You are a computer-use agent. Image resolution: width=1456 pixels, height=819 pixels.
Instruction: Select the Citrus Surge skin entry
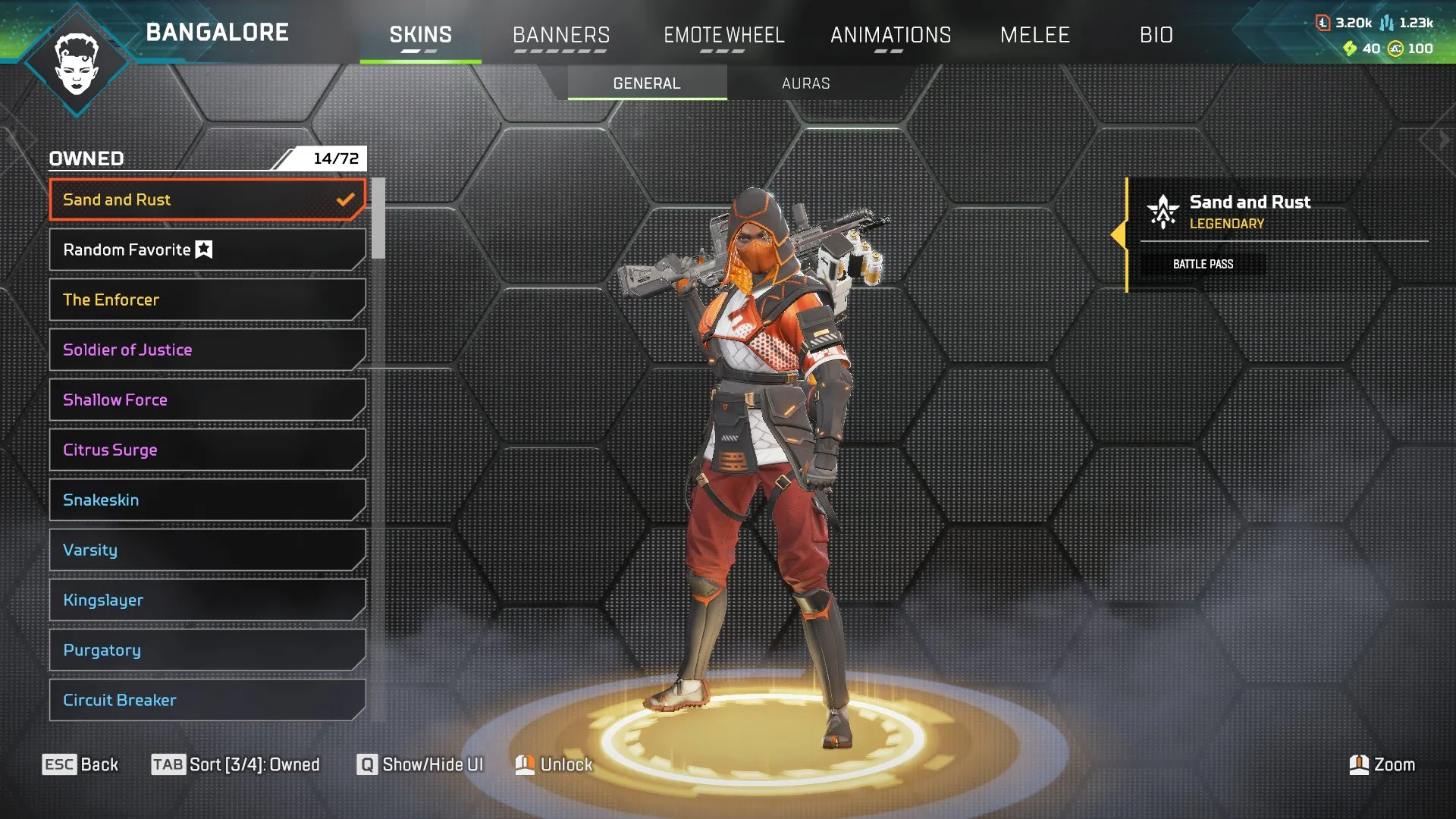pos(206,450)
